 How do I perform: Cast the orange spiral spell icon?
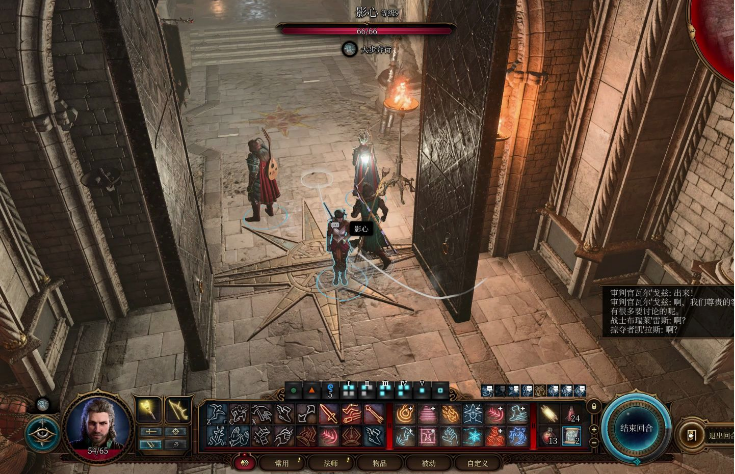[406, 413]
